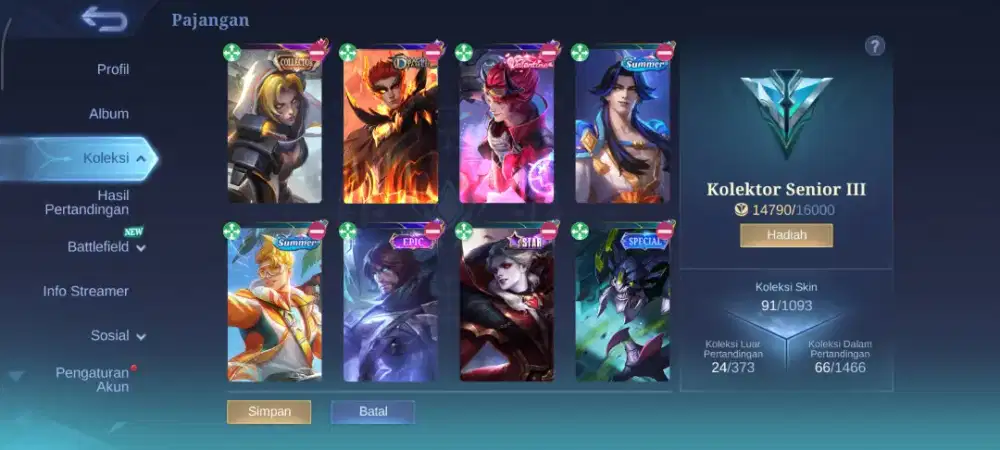Viewport: 1000px width, 450px height.
Task: Open Pengaturan Akun account settings
Action: [91, 380]
